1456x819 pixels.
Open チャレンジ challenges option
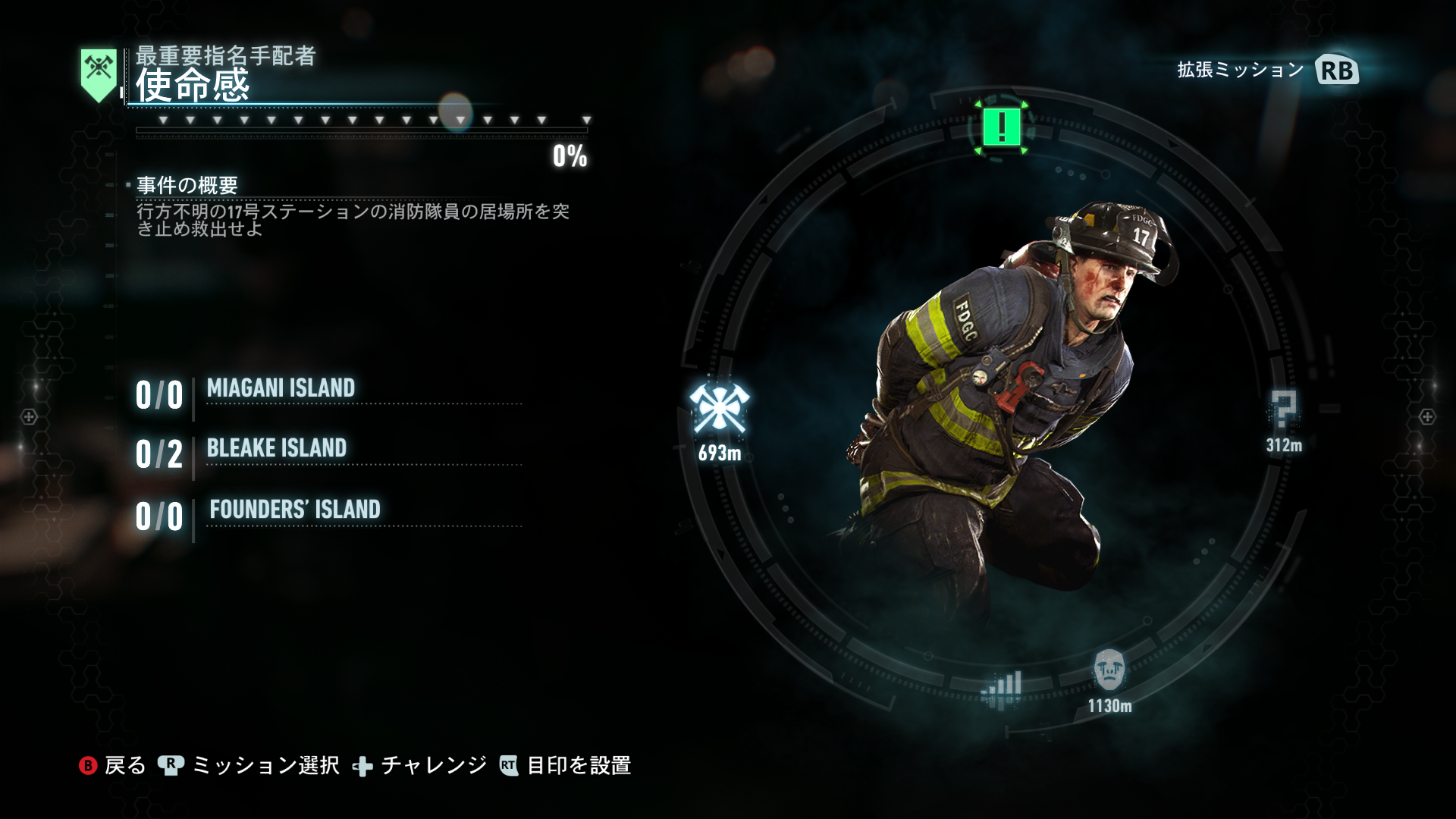[421, 765]
